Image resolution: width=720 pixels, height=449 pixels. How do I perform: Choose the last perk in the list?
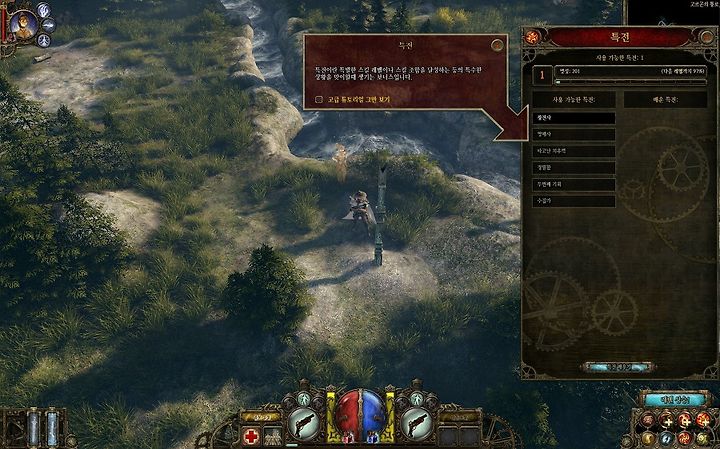click(x=573, y=200)
